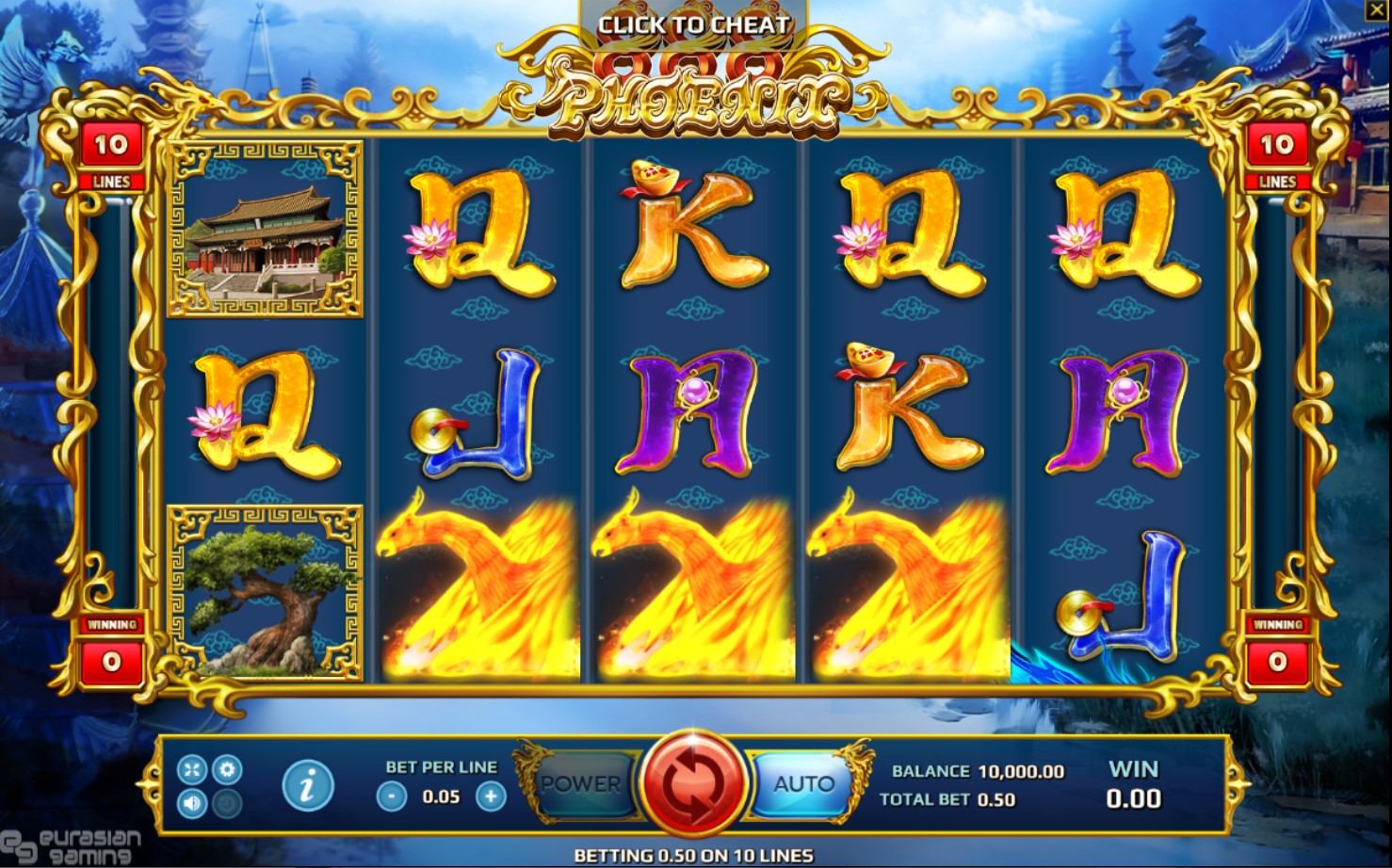Open the info paytable
Screen dimensions: 1392x868
(307, 783)
